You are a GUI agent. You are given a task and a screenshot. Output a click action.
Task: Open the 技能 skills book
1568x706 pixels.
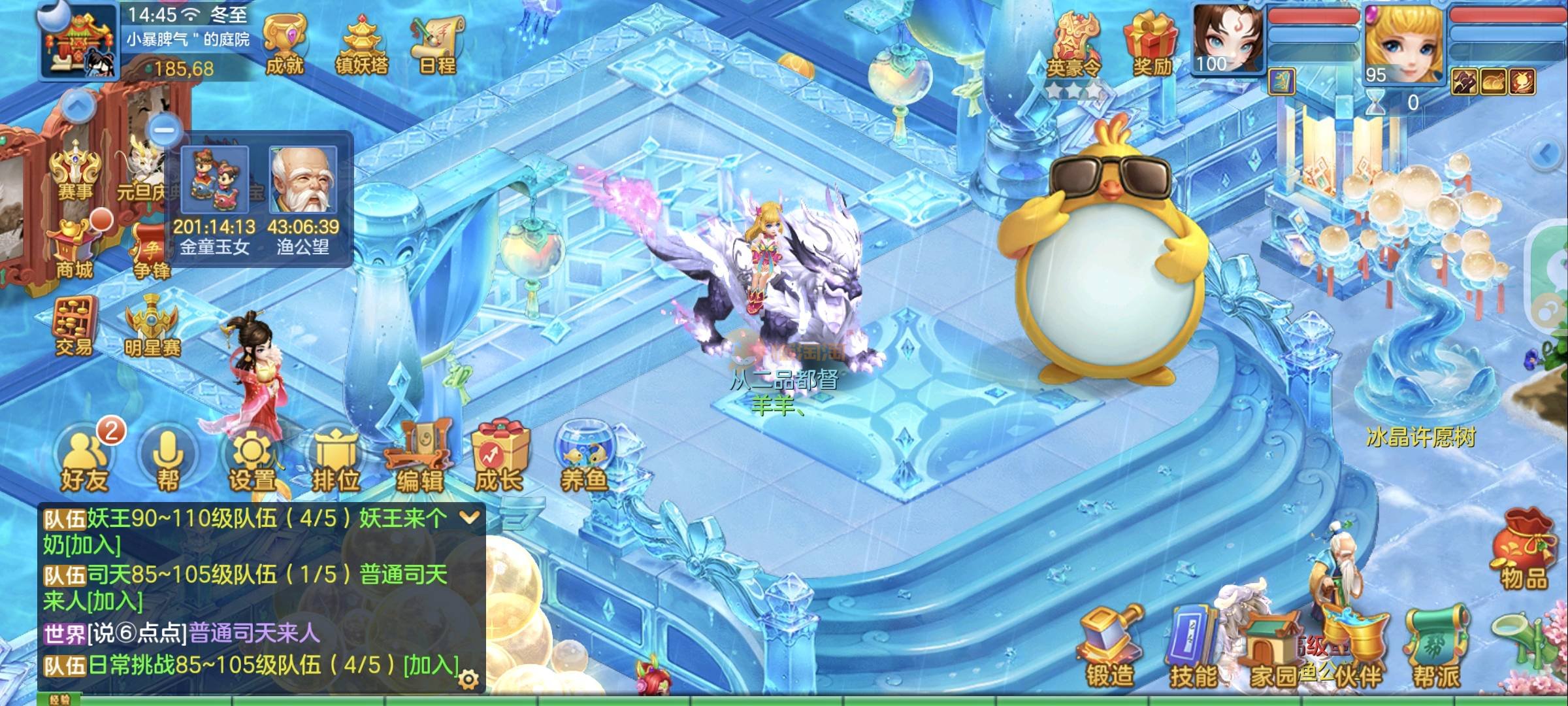[x=1193, y=647]
